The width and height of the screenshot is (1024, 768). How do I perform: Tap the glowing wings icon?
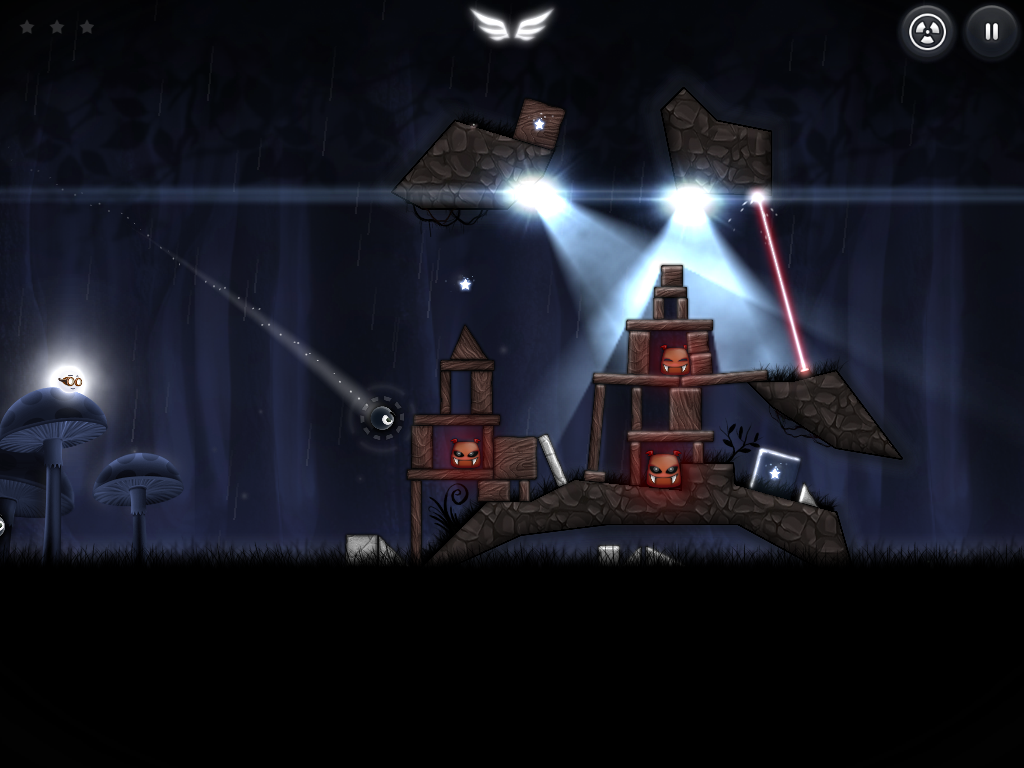511,24
